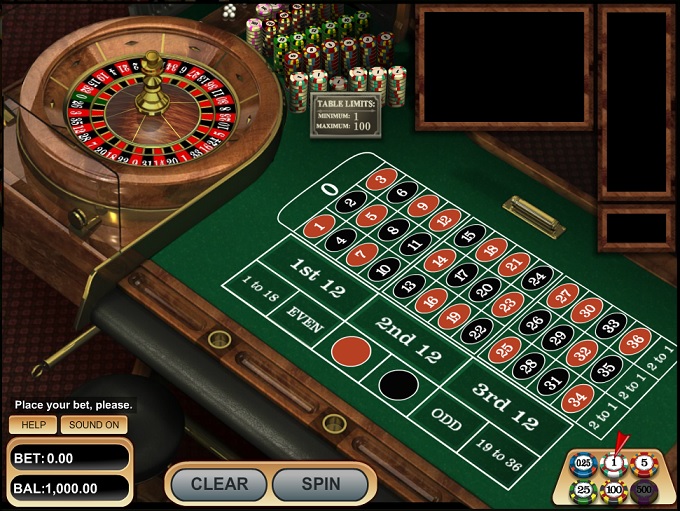Choose the 100 value chip
Image resolution: width=680 pixels, height=511 pixels.
click(613, 490)
